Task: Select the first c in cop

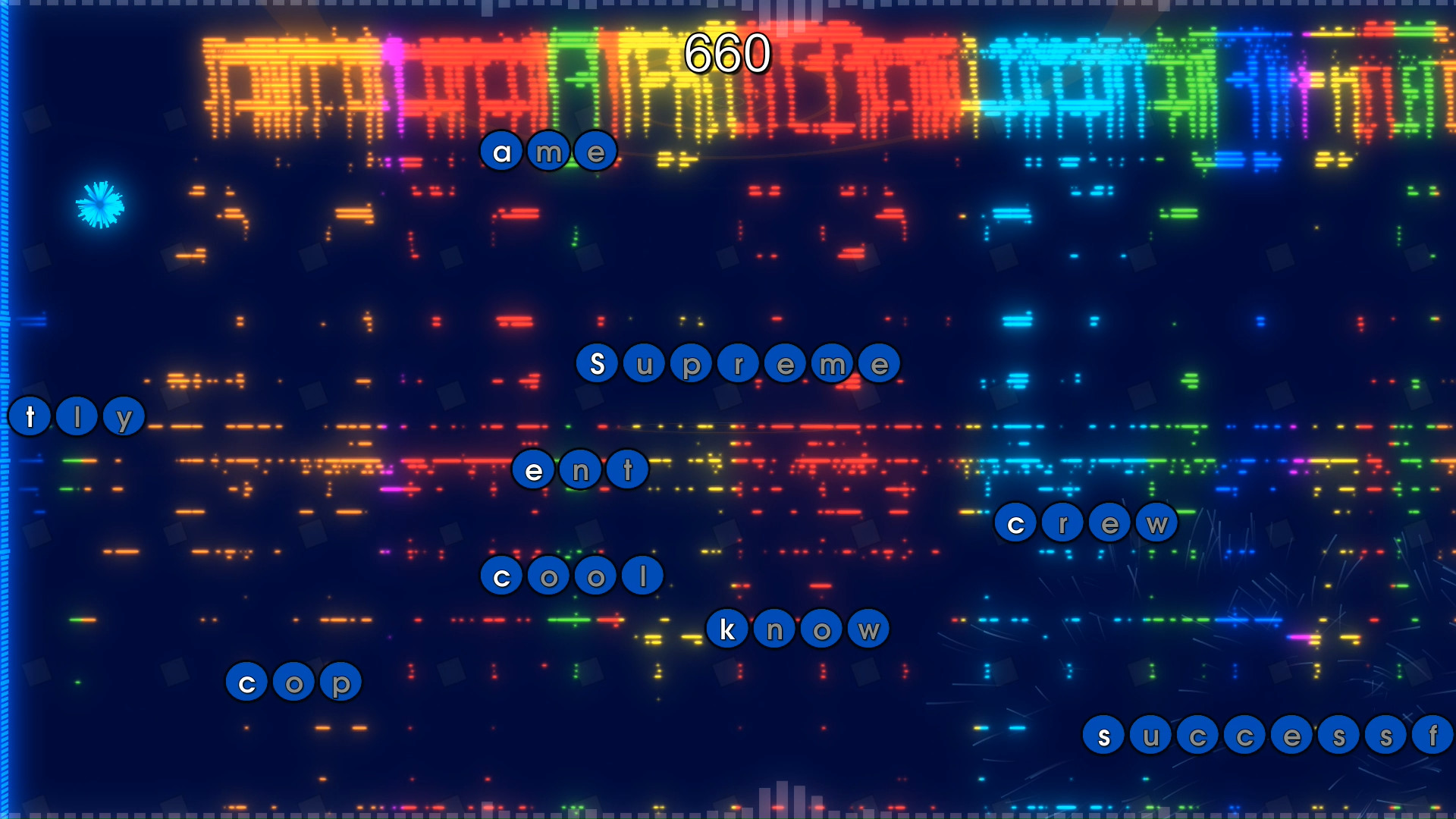Action: [x=246, y=682]
